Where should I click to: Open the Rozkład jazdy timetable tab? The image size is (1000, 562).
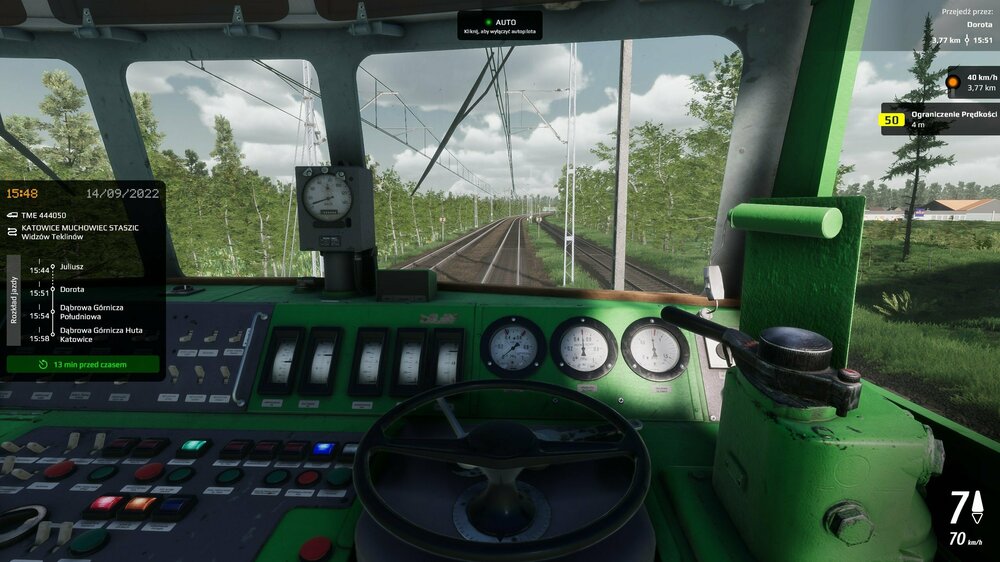point(13,299)
